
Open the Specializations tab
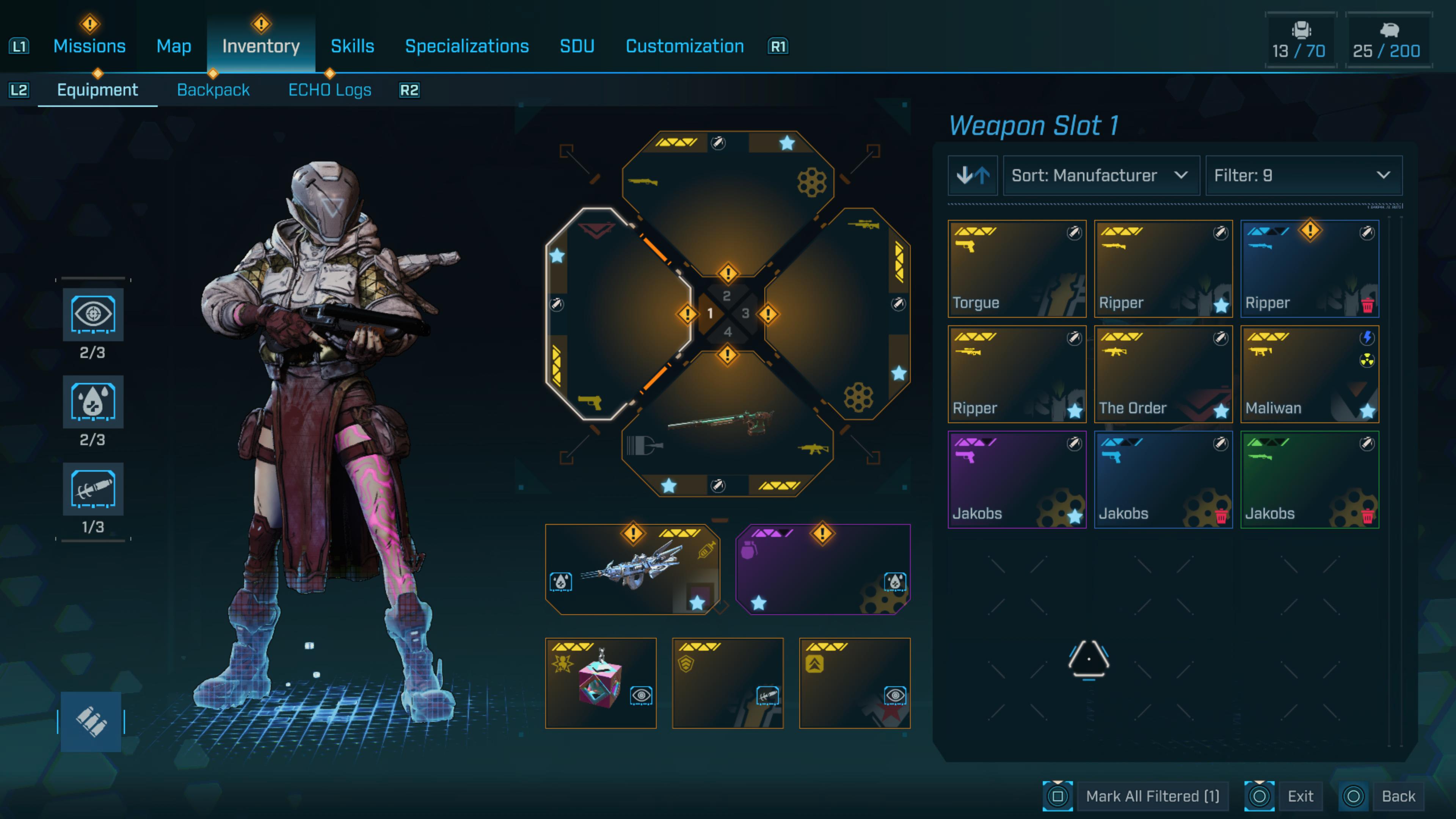point(467,46)
